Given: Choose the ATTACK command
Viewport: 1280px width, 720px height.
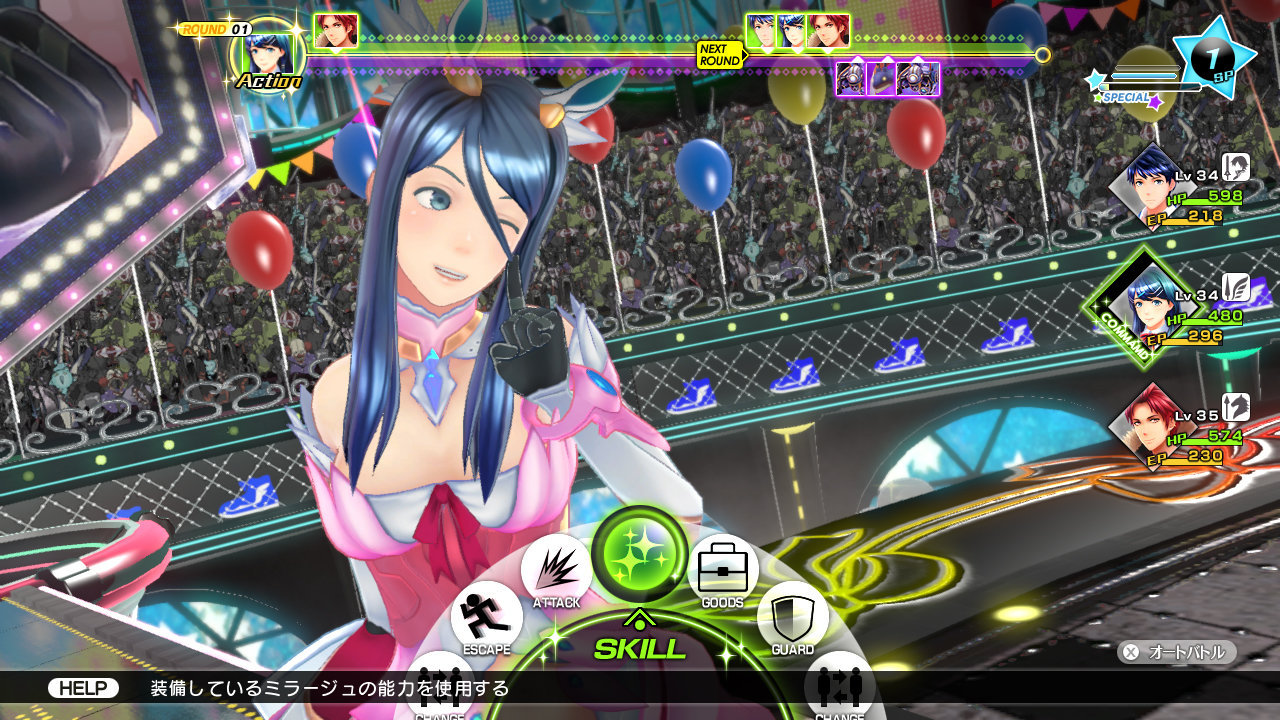Looking at the screenshot, I should (556, 571).
